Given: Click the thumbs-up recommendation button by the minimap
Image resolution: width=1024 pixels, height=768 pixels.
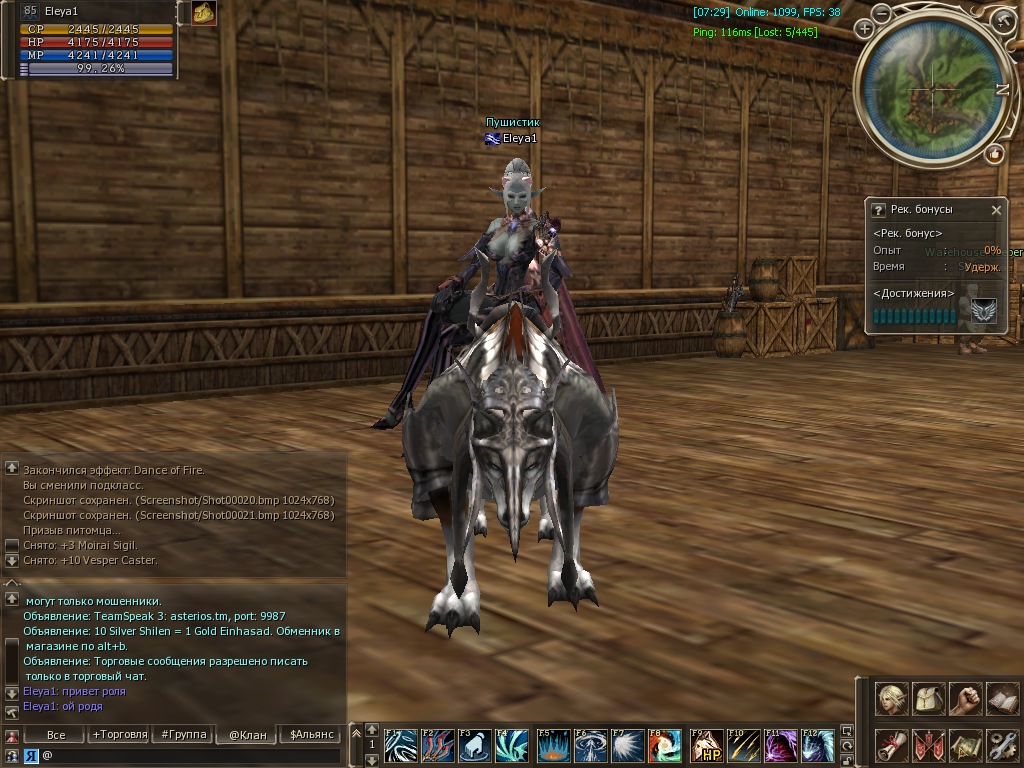Looking at the screenshot, I should pyautogui.click(x=993, y=153).
